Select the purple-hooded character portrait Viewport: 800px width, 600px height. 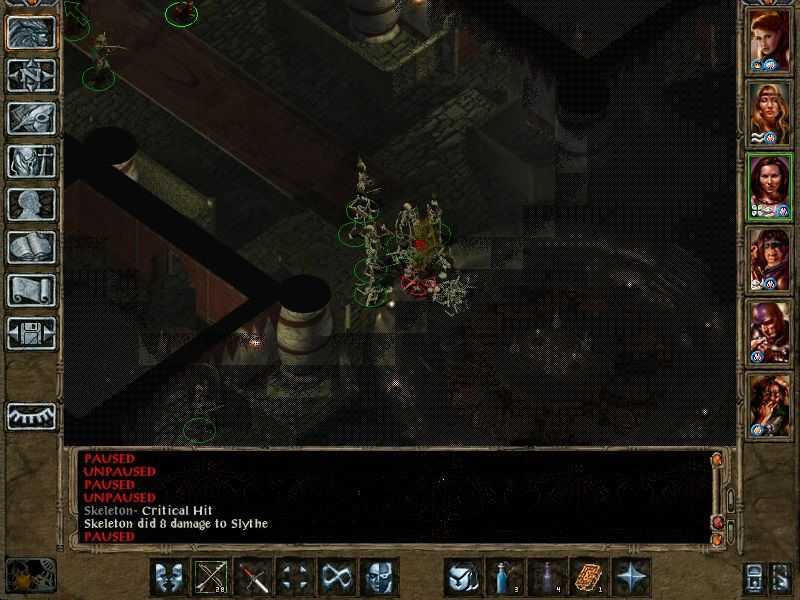coord(770,331)
